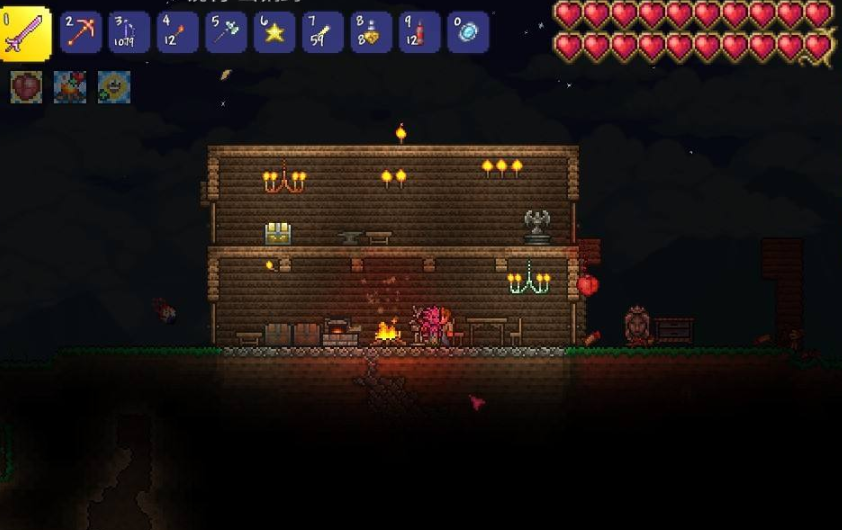Choose the stack of 59 in slot 7
Screen dimensions: 842x530
[x=323, y=33]
